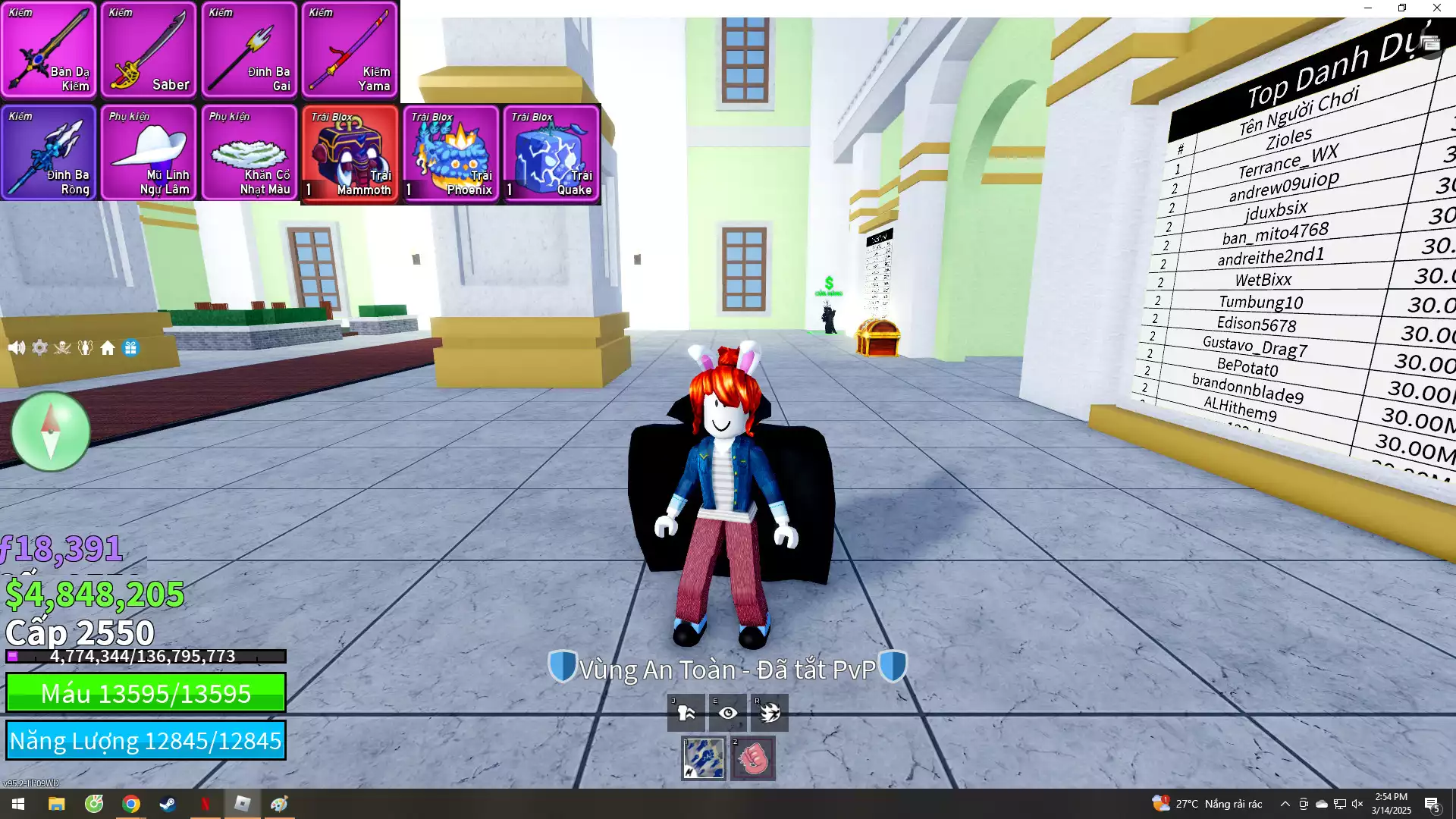Image resolution: width=1456 pixels, height=819 pixels.
Task: Open the gifts menu with blue gift icon
Action: coord(130,347)
